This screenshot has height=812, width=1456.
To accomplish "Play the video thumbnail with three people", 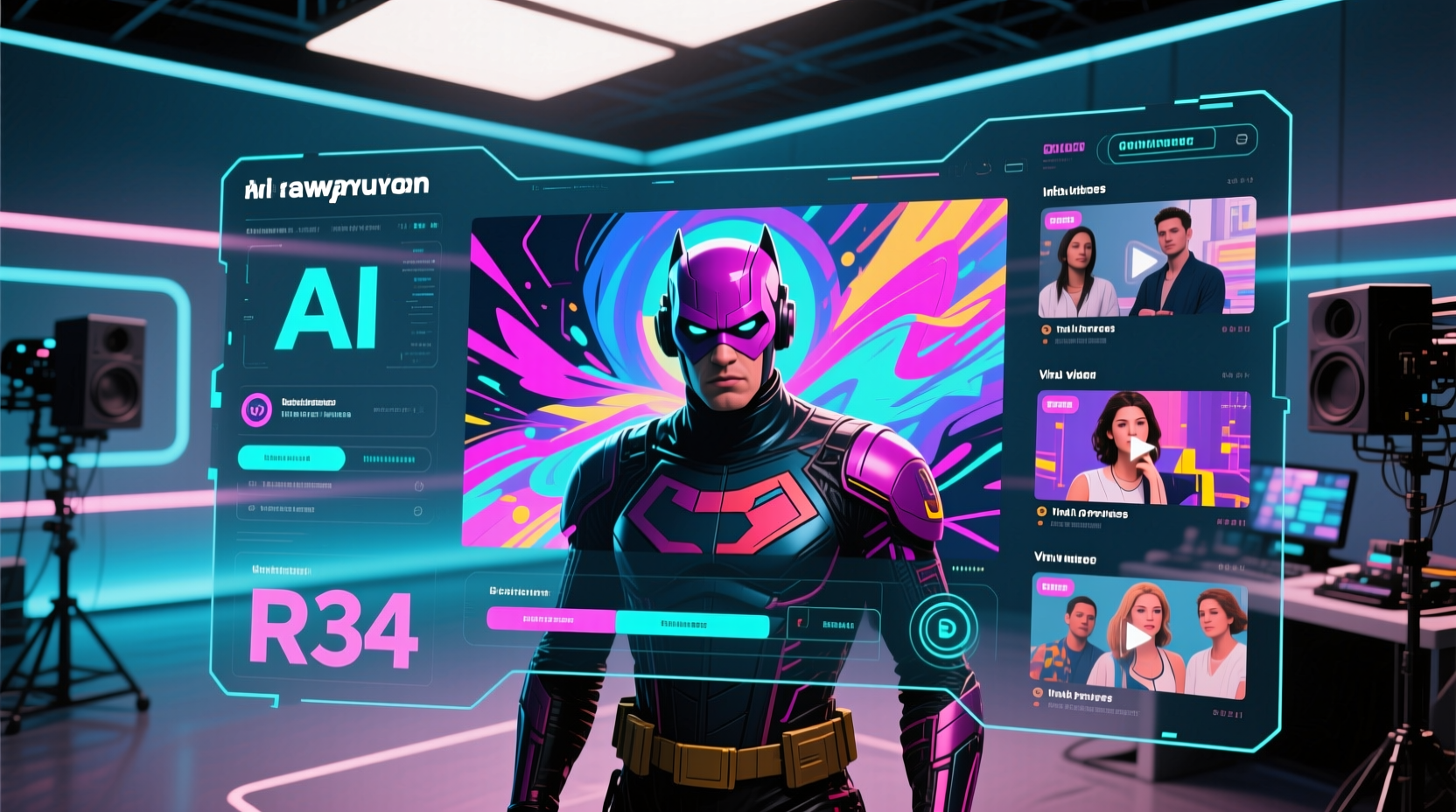I will [1137, 637].
